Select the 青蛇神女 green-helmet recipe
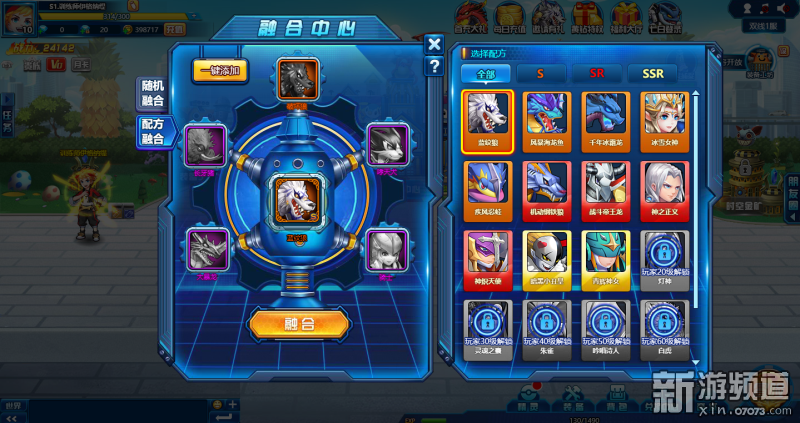 607,255
